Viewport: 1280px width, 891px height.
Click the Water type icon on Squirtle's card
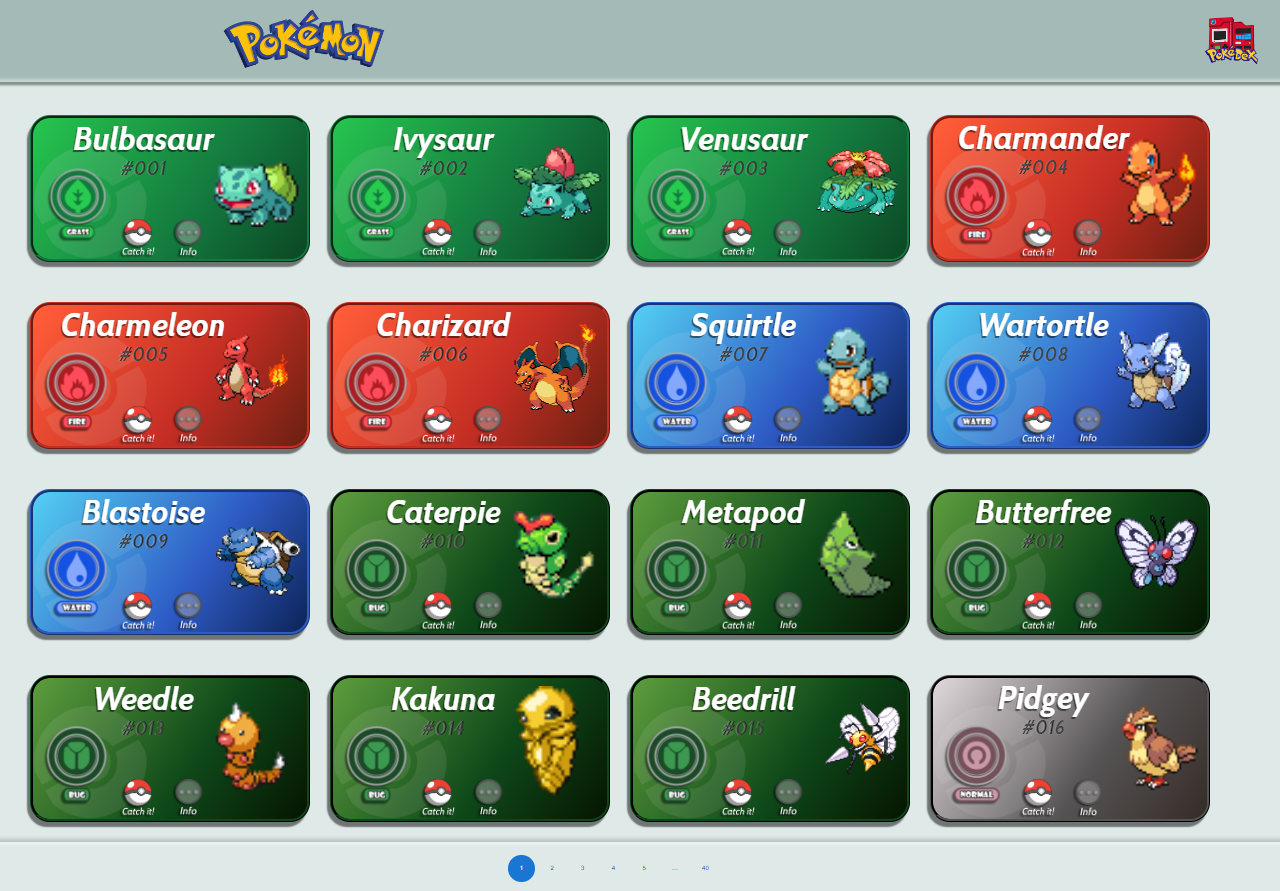click(678, 383)
